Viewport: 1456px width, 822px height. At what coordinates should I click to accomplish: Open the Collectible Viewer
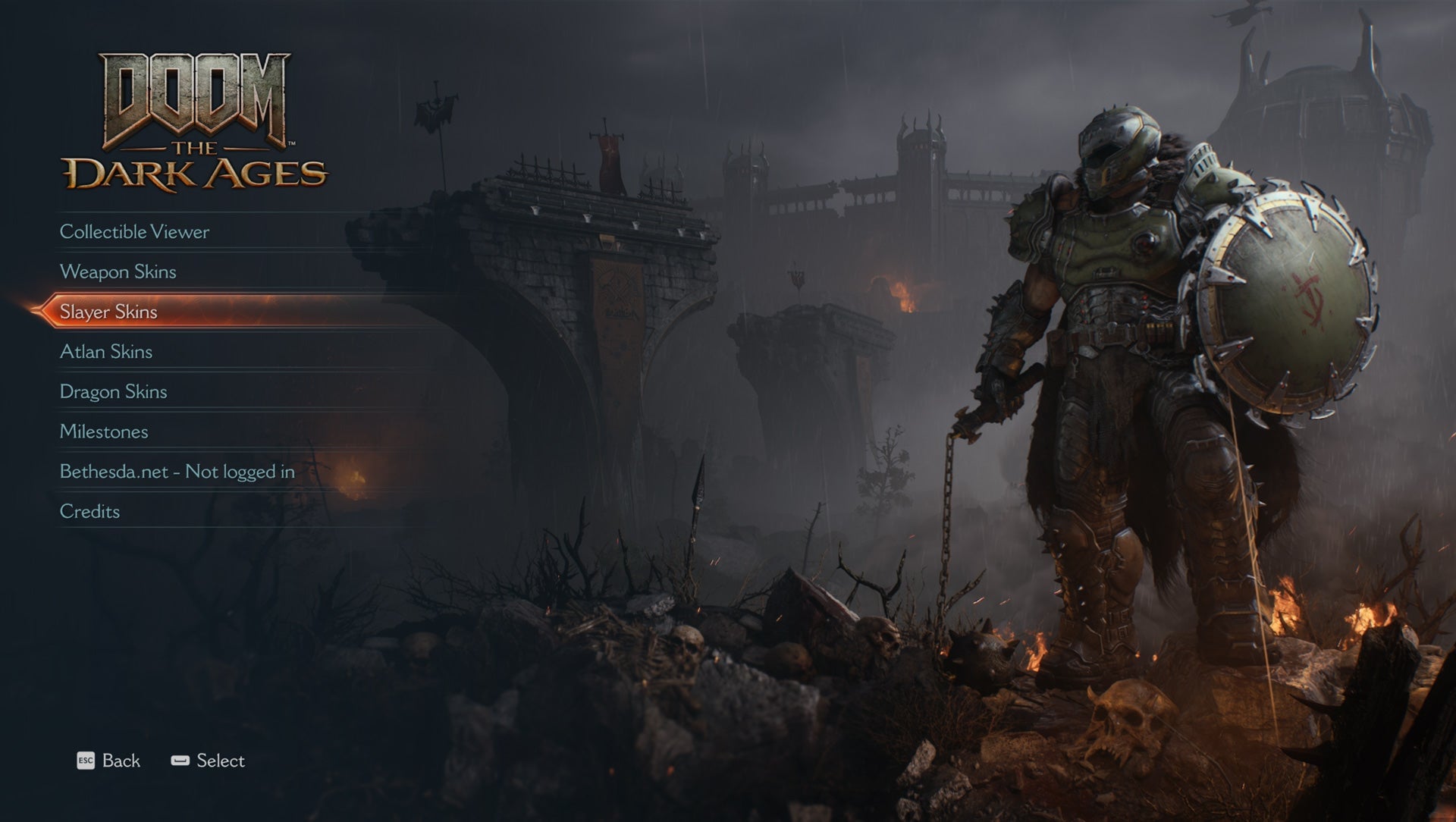tap(134, 232)
